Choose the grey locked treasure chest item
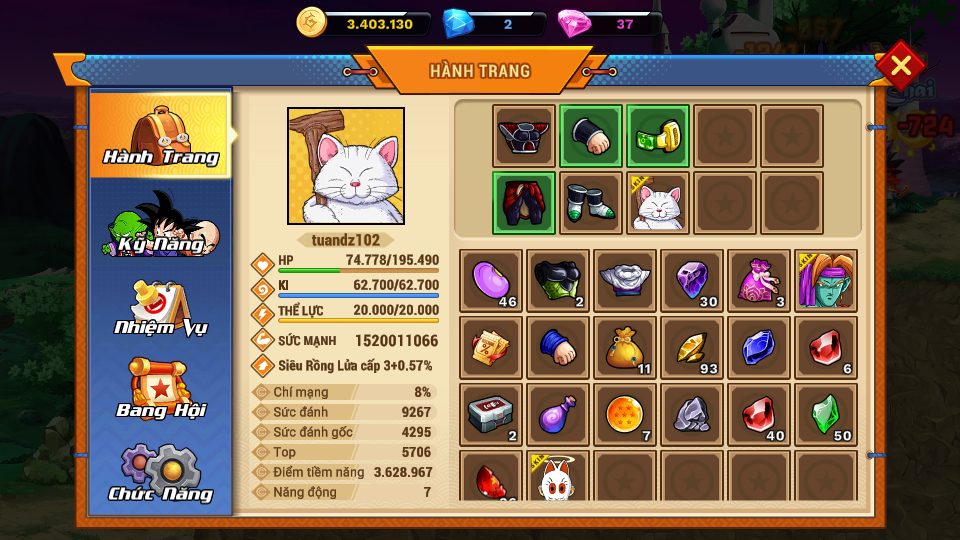 (491, 414)
